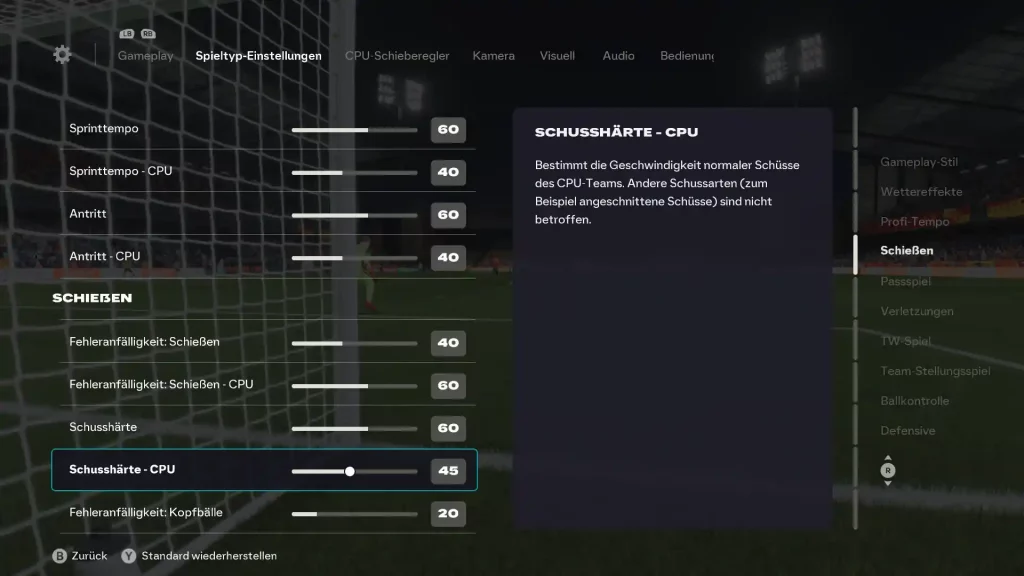Jump to the Gameplay-Stil section
Image resolution: width=1024 pixels, height=576 pixels.
pyautogui.click(x=918, y=162)
